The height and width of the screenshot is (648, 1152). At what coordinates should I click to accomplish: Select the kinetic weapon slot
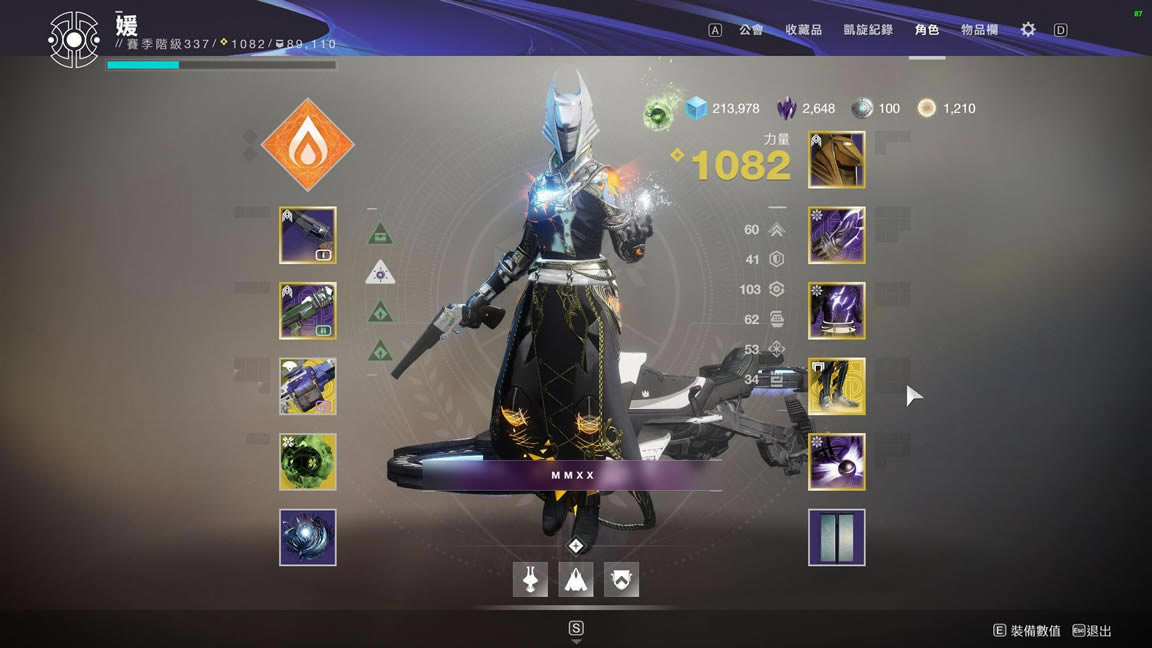(308, 235)
